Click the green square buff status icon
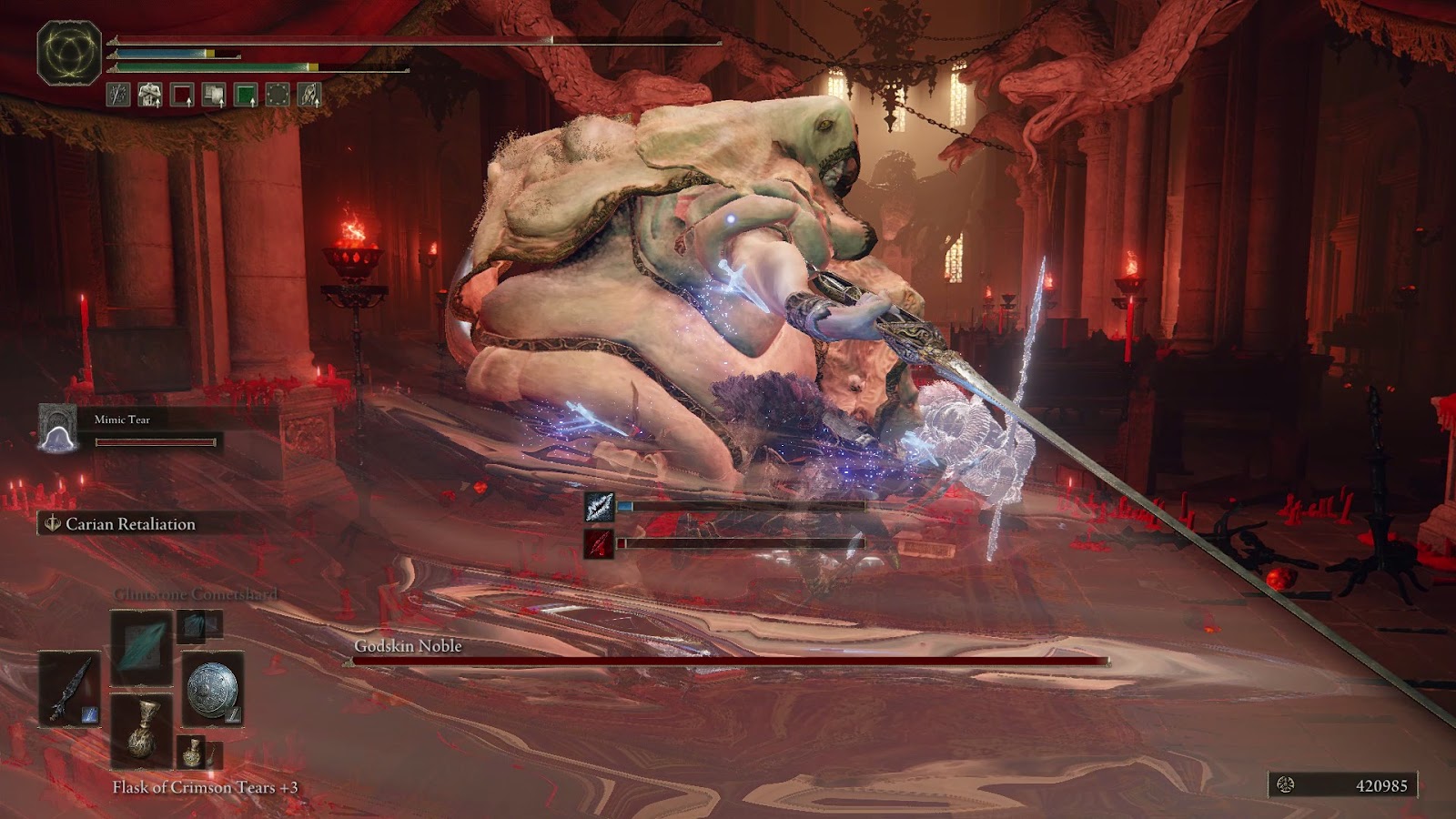The height and width of the screenshot is (819, 1456). pos(246,95)
